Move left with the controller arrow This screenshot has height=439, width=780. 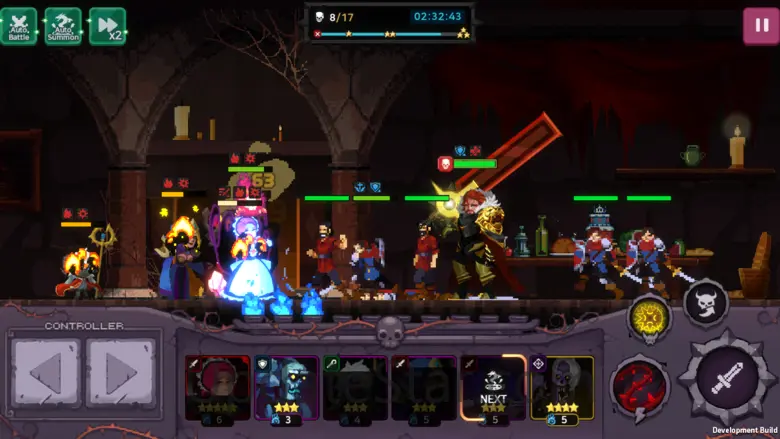point(45,374)
